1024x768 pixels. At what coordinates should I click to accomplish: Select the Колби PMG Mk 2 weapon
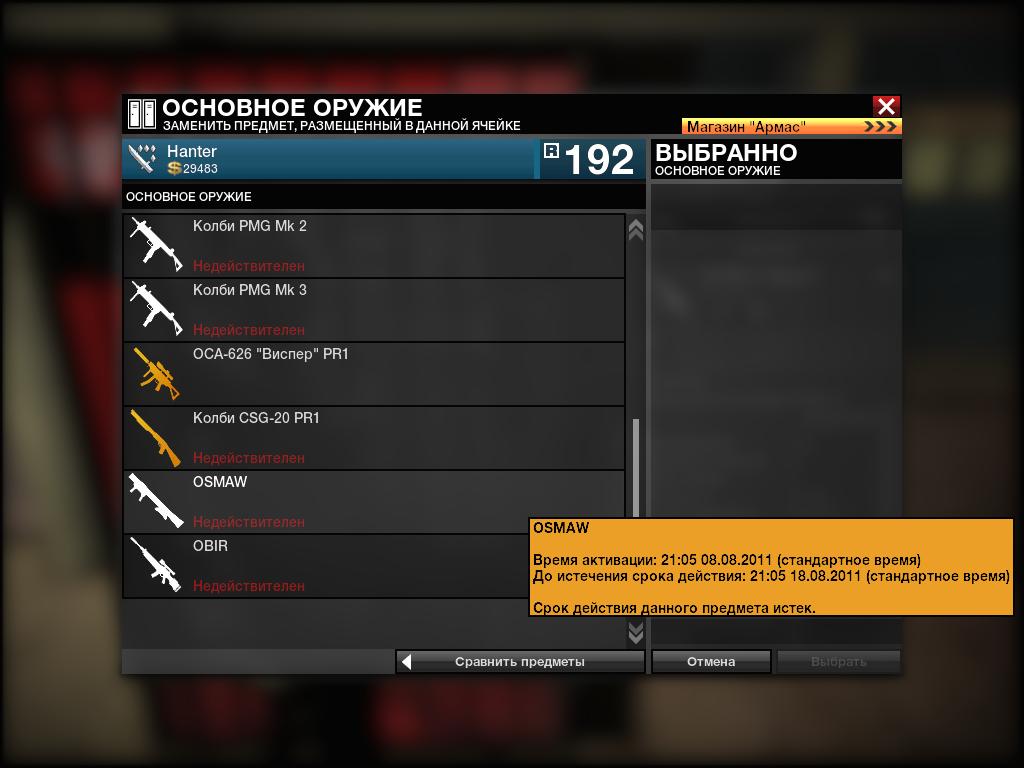point(374,245)
